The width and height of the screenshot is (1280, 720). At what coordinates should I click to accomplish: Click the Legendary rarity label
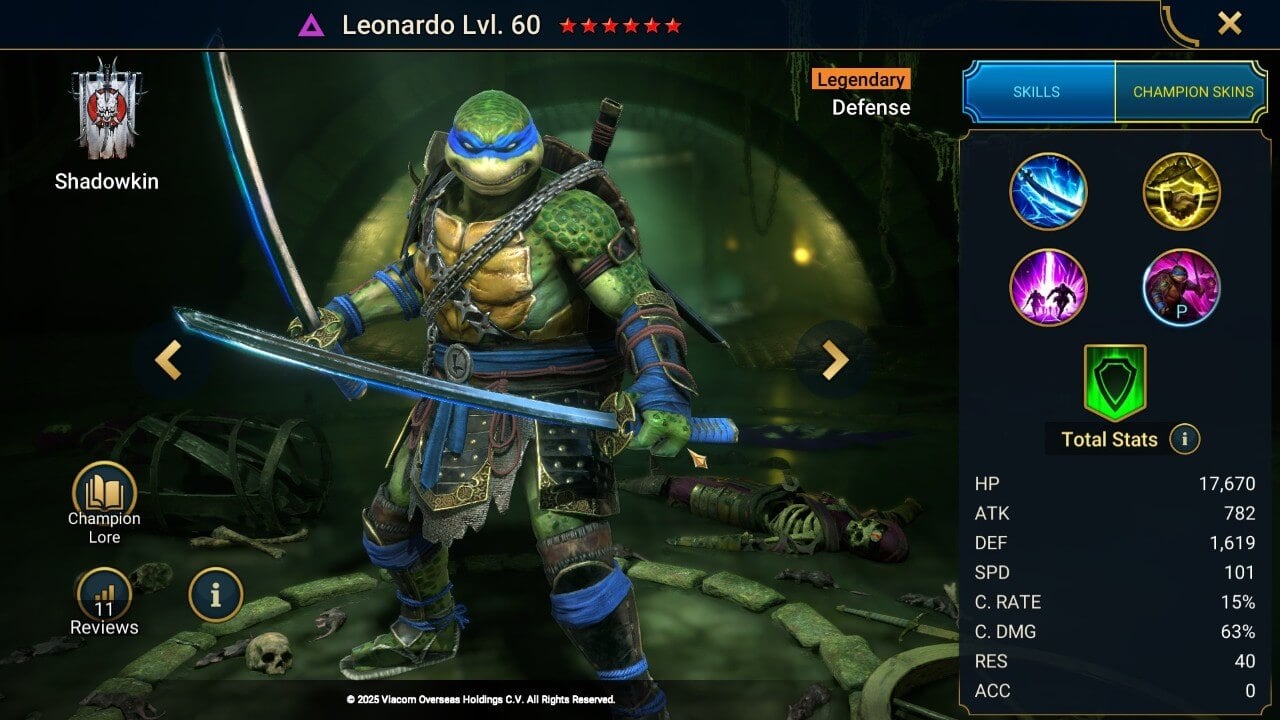pyautogui.click(x=861, y=80)
